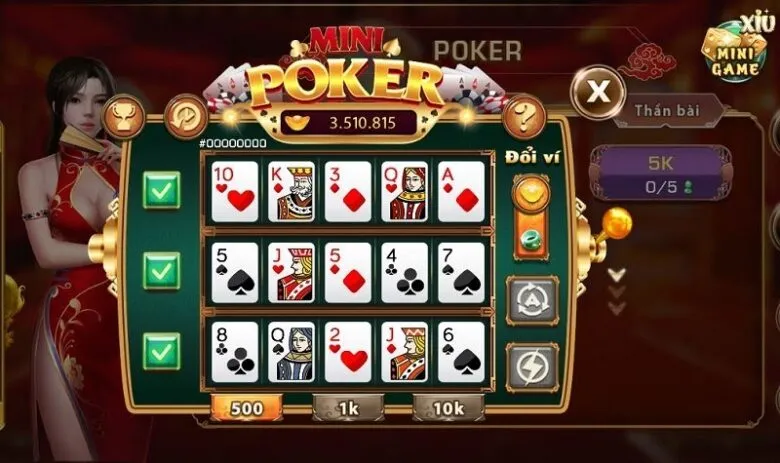Close the Mini Poker window

click(x=598, y=94)
